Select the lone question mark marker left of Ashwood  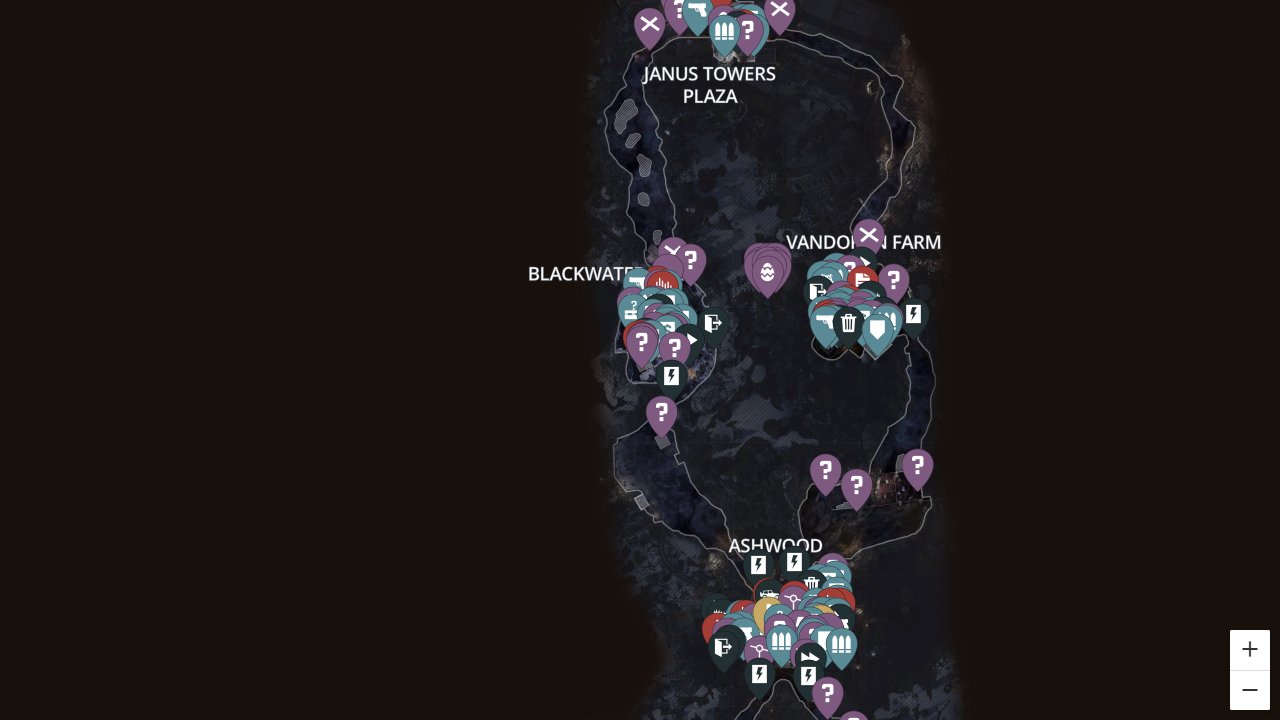(661, 413)
